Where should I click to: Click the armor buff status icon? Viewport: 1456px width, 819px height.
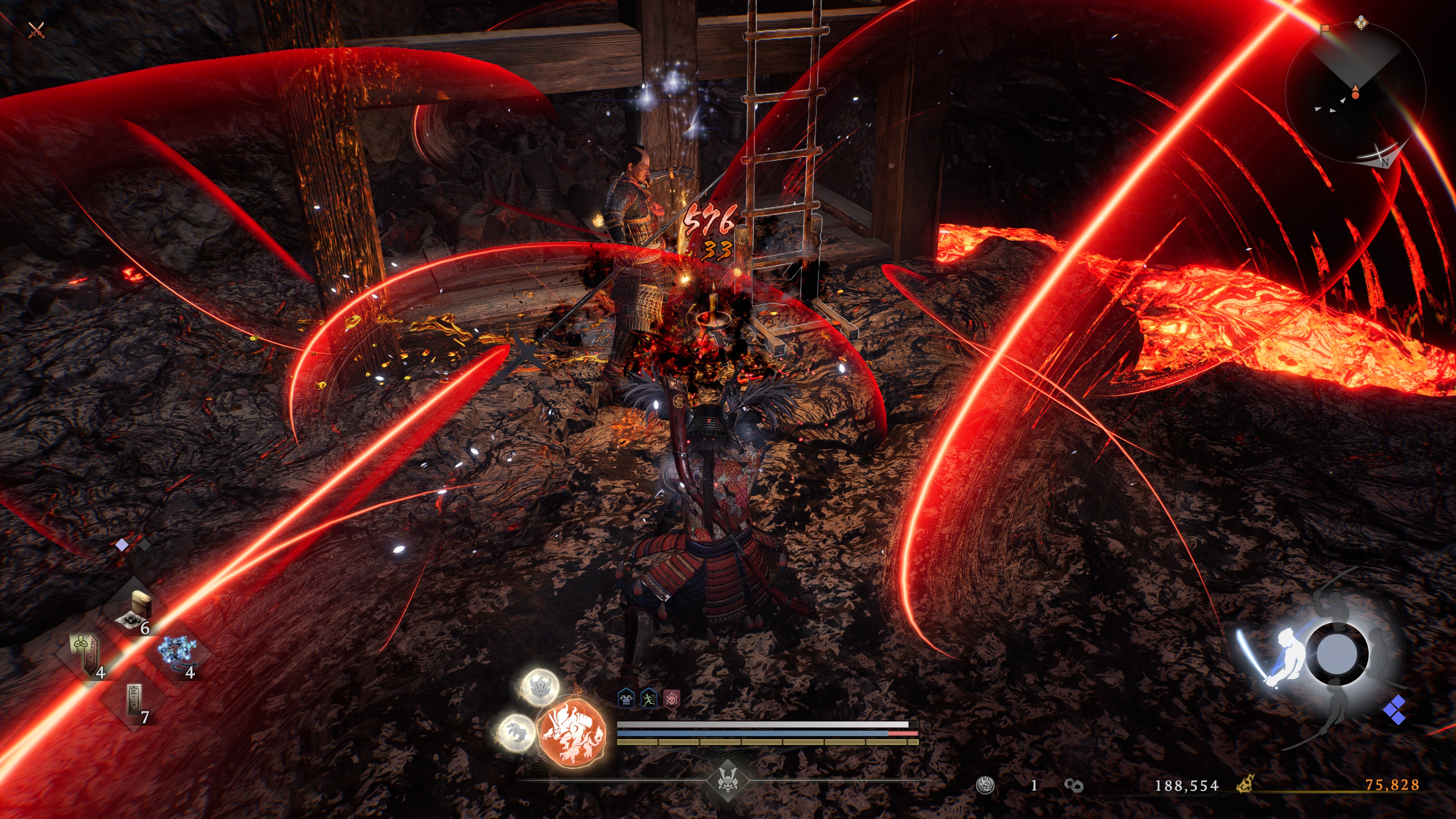[x=626, y=699]
